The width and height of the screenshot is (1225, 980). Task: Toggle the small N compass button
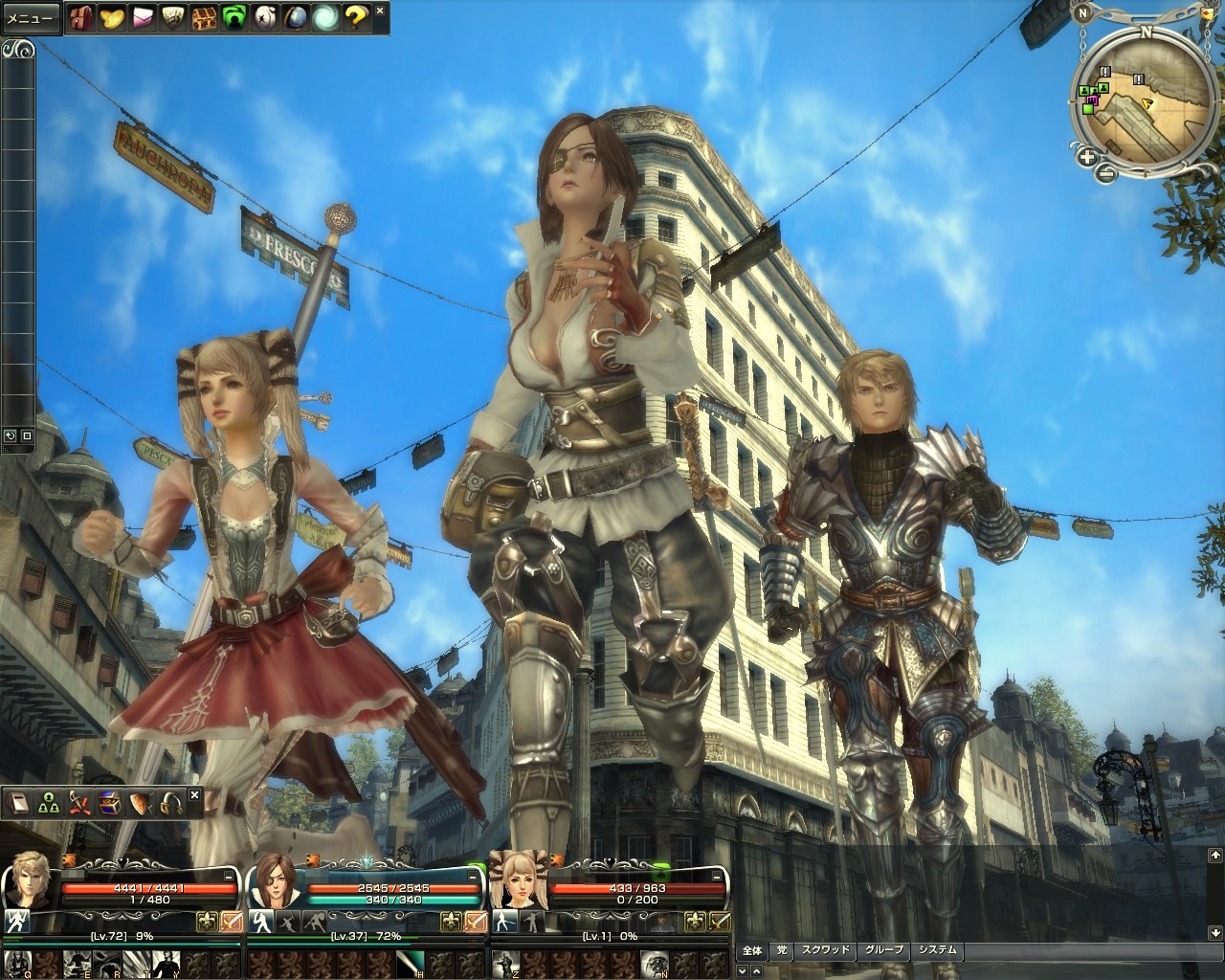[x=1081, y=12]
